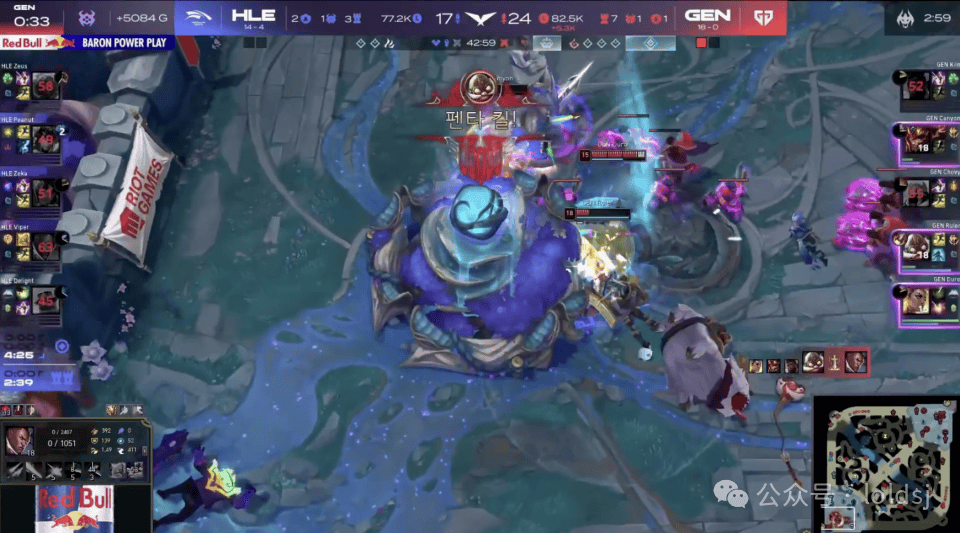Select GEN Kiin's champion portrait
The width and height of the screenshot is (960, 533).
pos(916,87)
